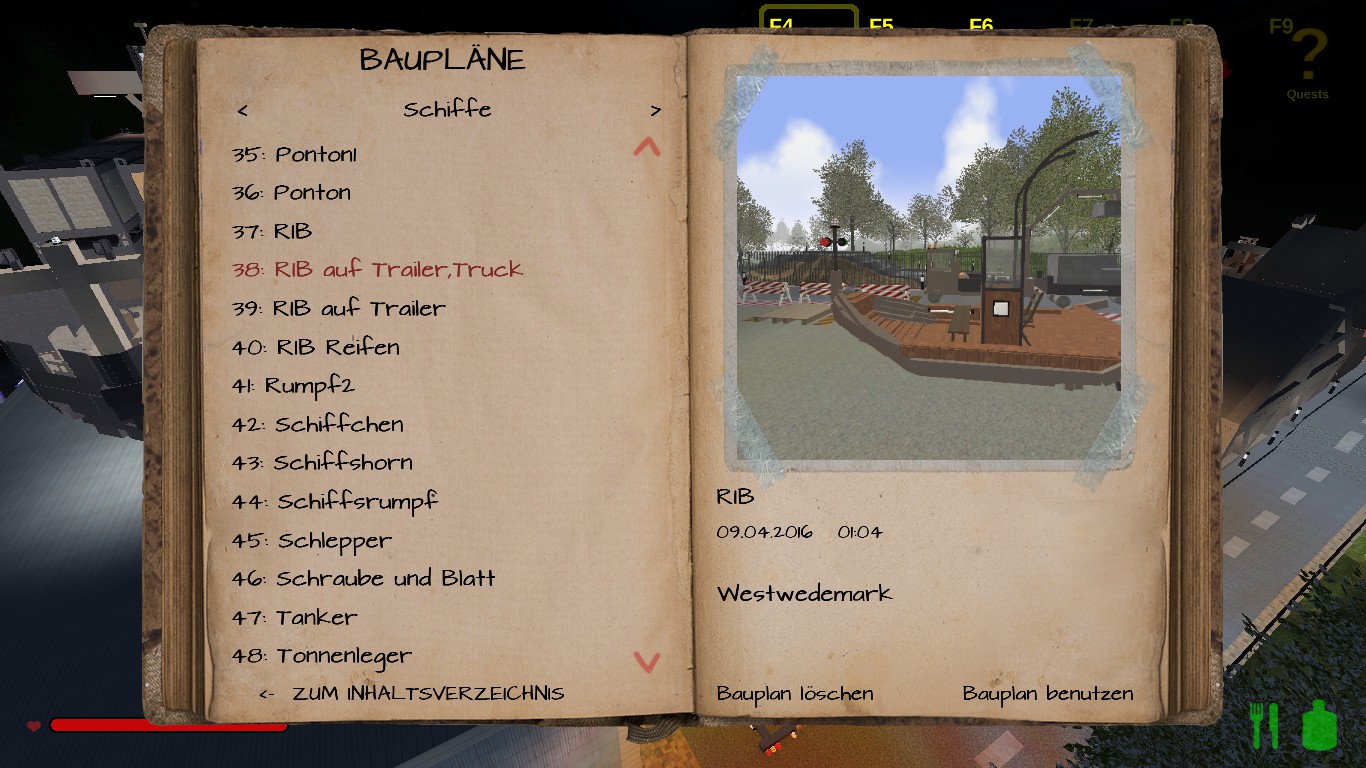The height and width of the screenshot is (768, 1366).
Task: Select 39: RIB auf Trailer
Action: click(x=338, y=308)
